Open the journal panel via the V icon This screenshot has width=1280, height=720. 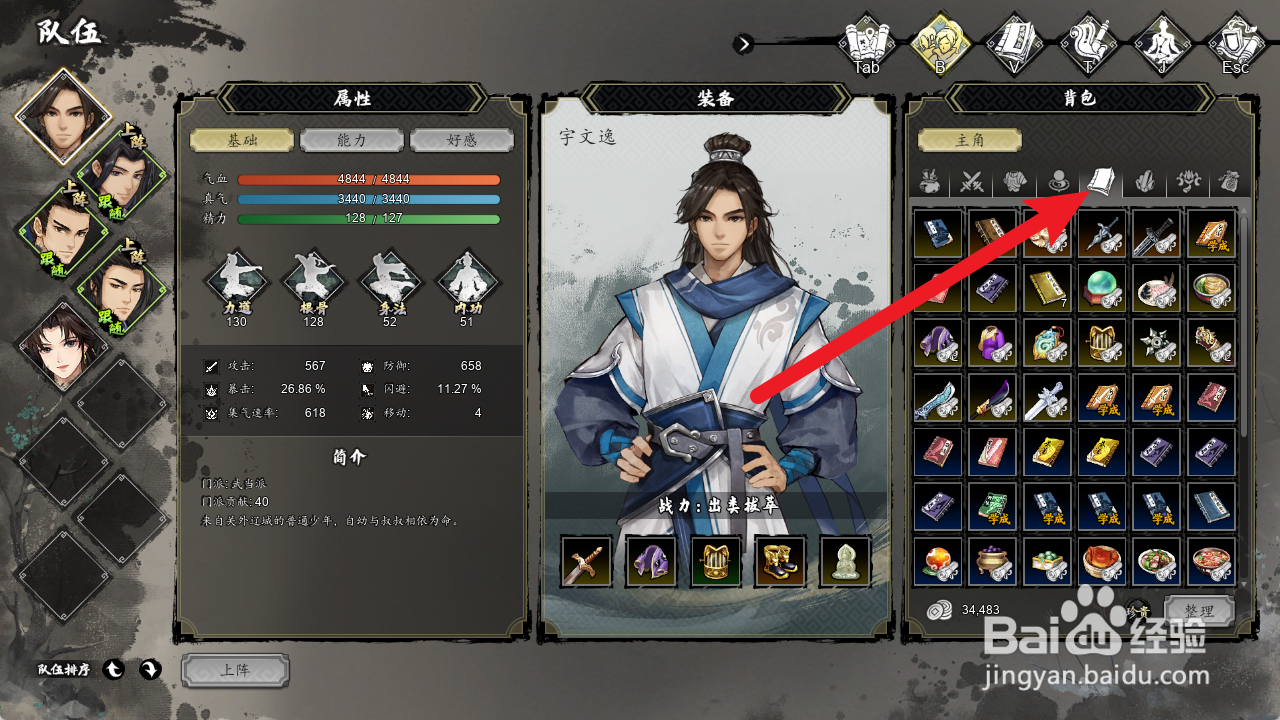click(1015, 42)
